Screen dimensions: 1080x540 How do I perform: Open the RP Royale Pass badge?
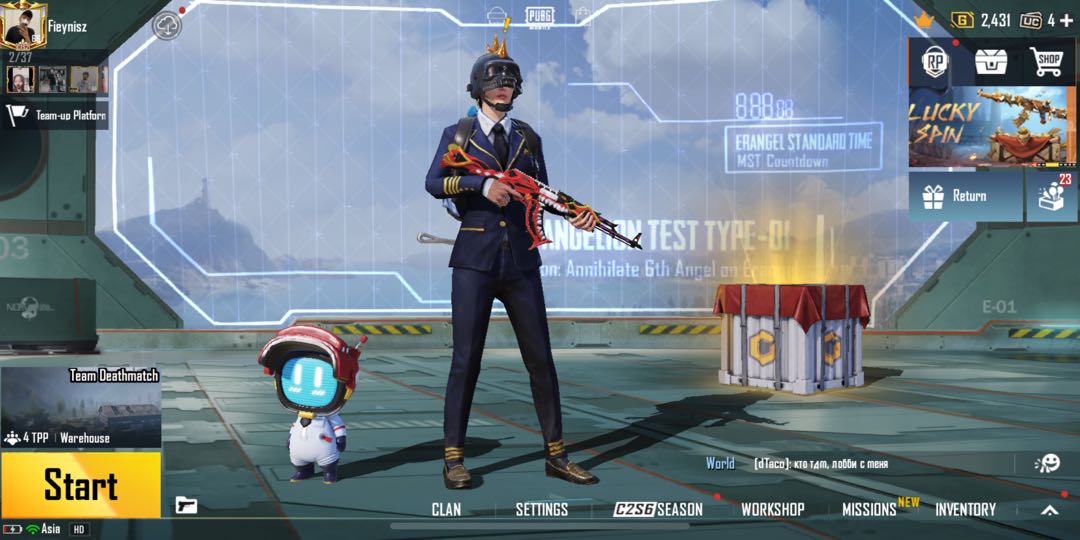click(935, 62)
